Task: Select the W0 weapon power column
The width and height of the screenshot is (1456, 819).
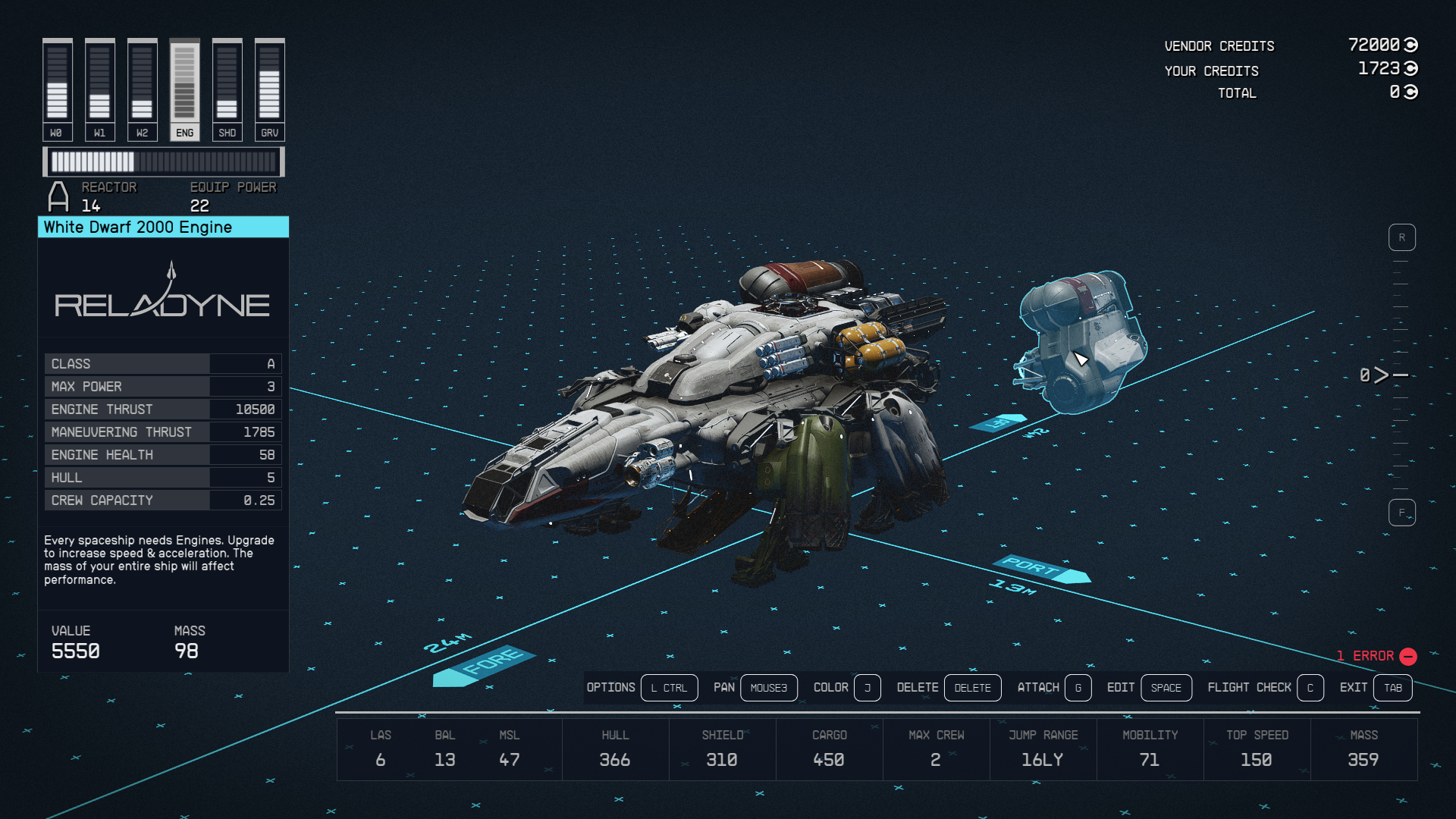Action: click(57, 90)
